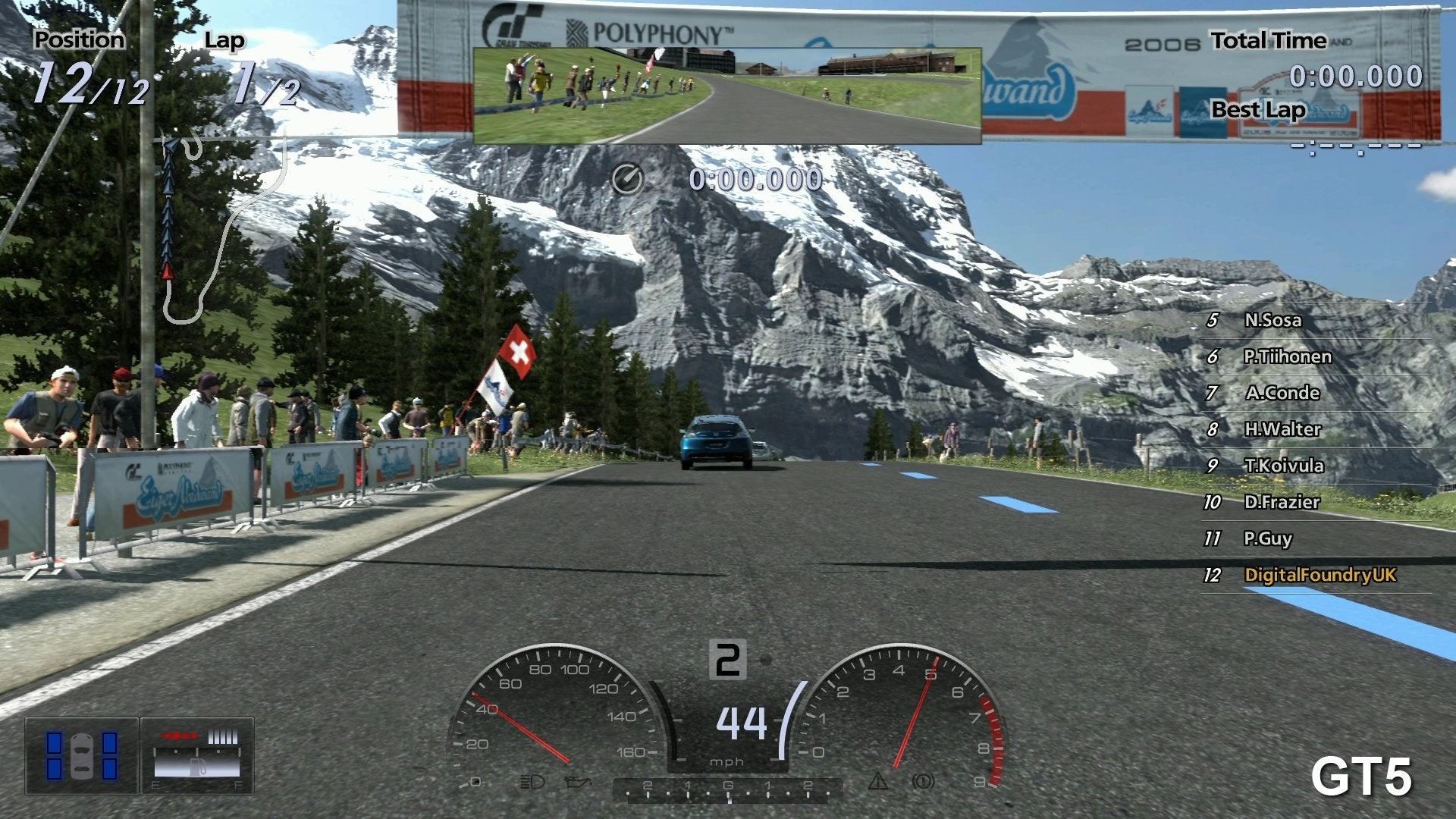Open the fuel gauge panel
Viewport: 1456px width, 819px height.
[x=197, y=755]
